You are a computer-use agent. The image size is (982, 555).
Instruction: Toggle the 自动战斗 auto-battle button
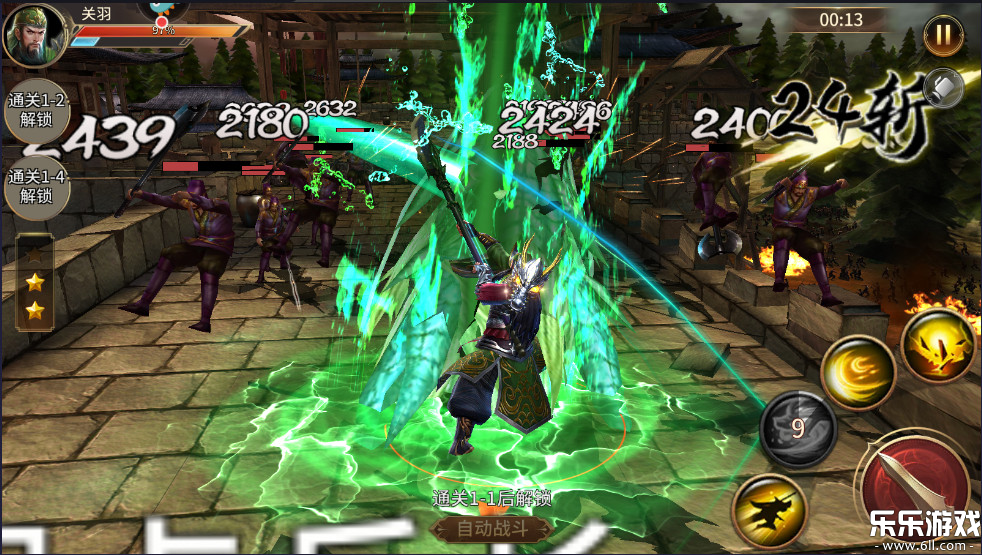(490, 527)
